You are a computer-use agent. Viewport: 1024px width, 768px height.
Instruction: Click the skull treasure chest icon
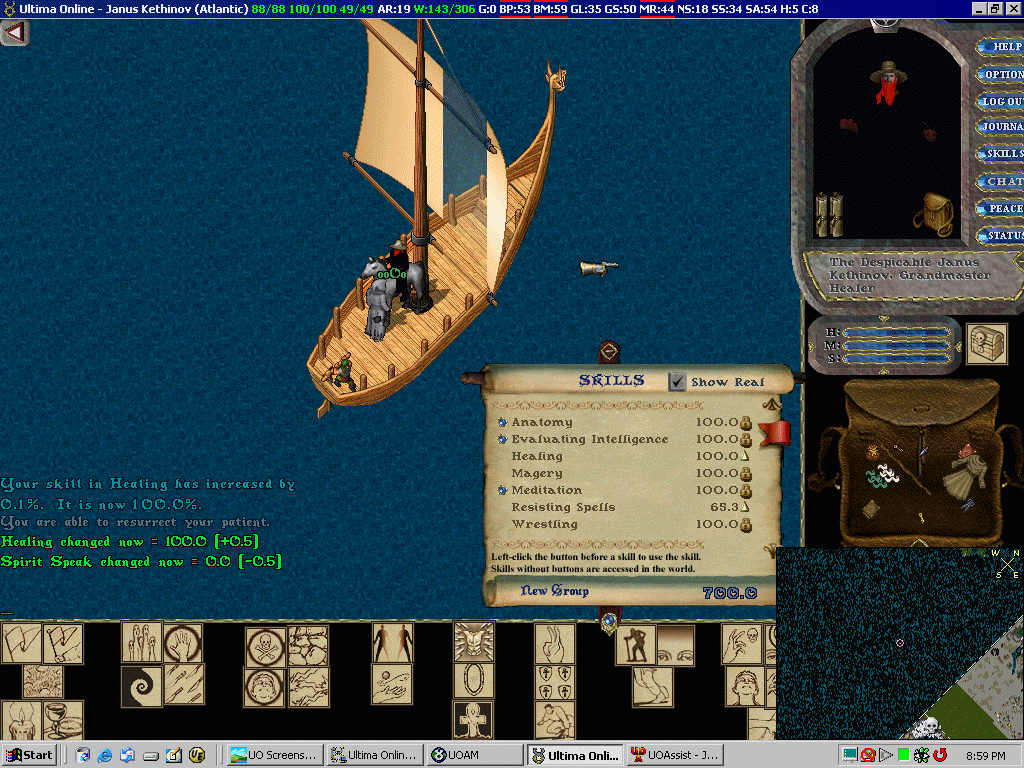point(987,342)
